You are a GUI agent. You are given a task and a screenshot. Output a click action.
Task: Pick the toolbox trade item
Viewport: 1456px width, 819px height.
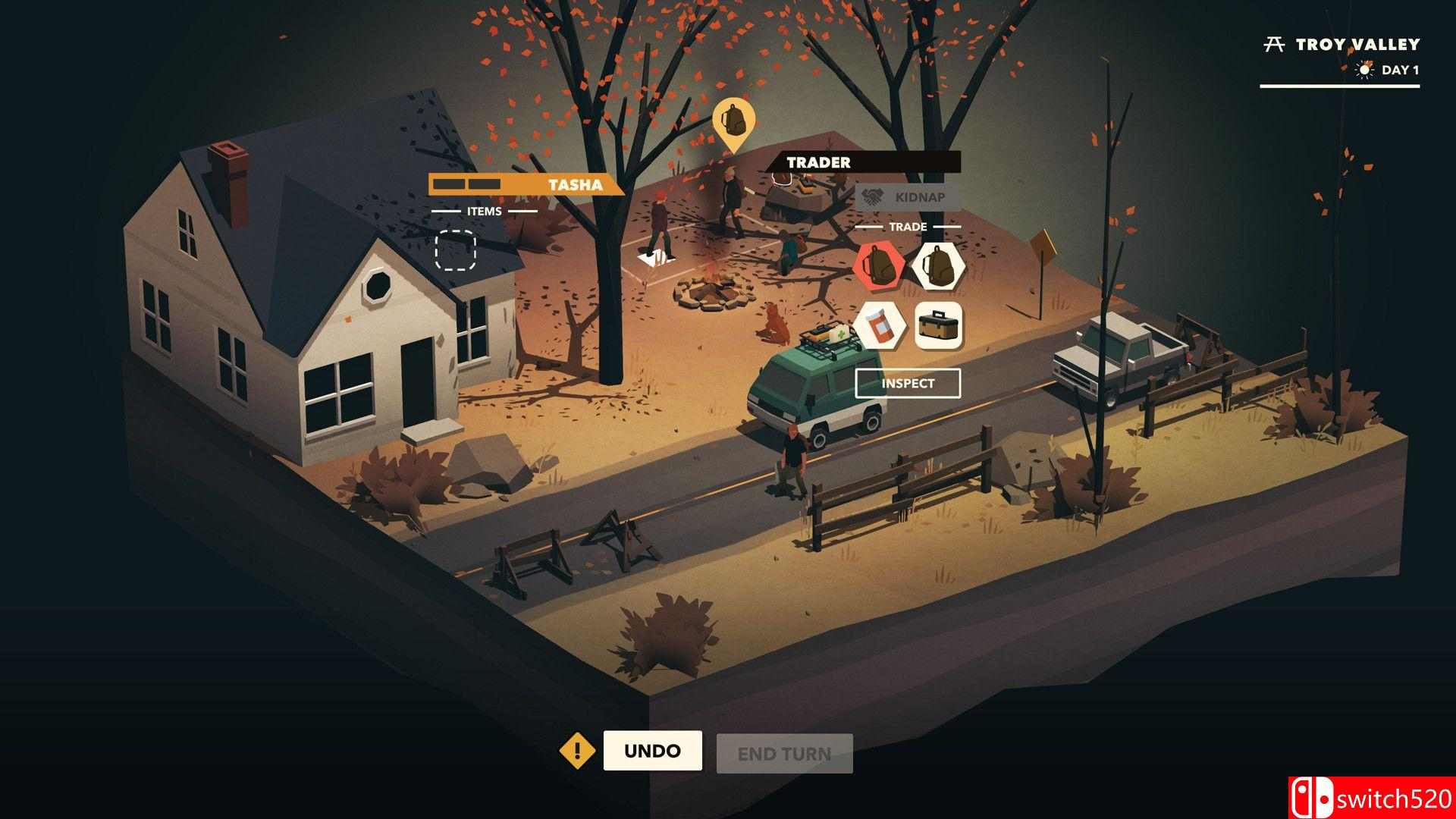[938, 326]
